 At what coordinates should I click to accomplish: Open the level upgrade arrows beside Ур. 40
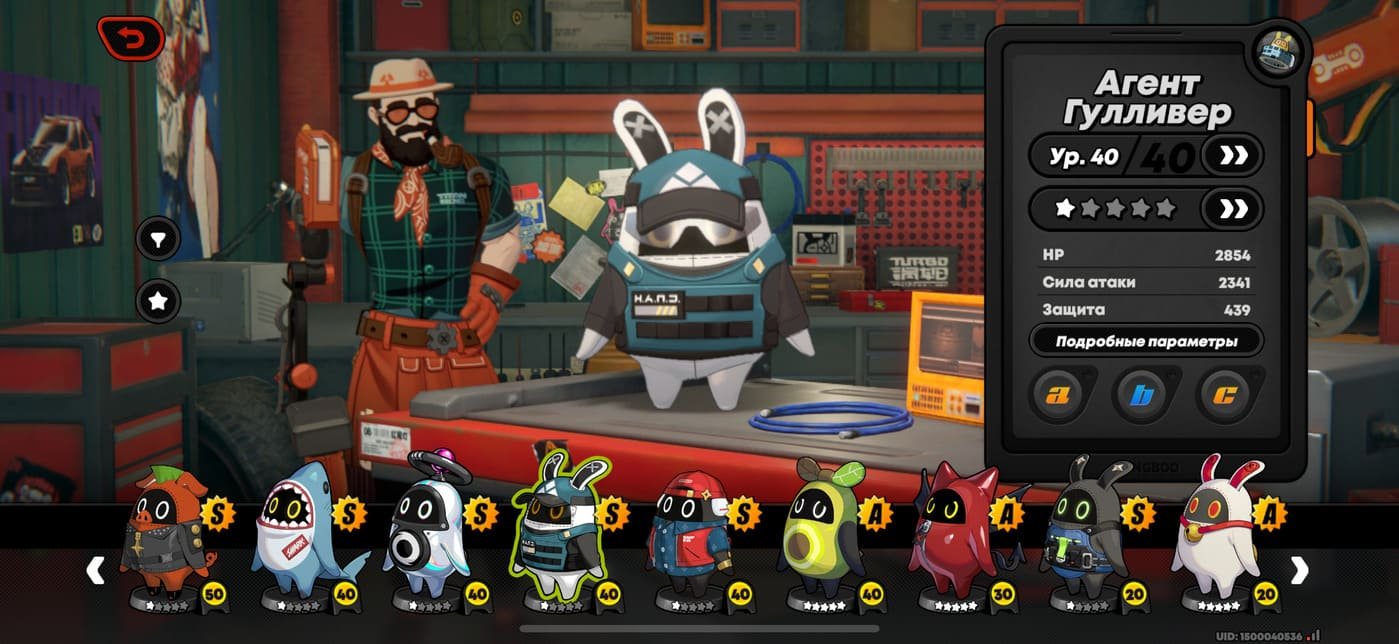(x=1231, y=155)
